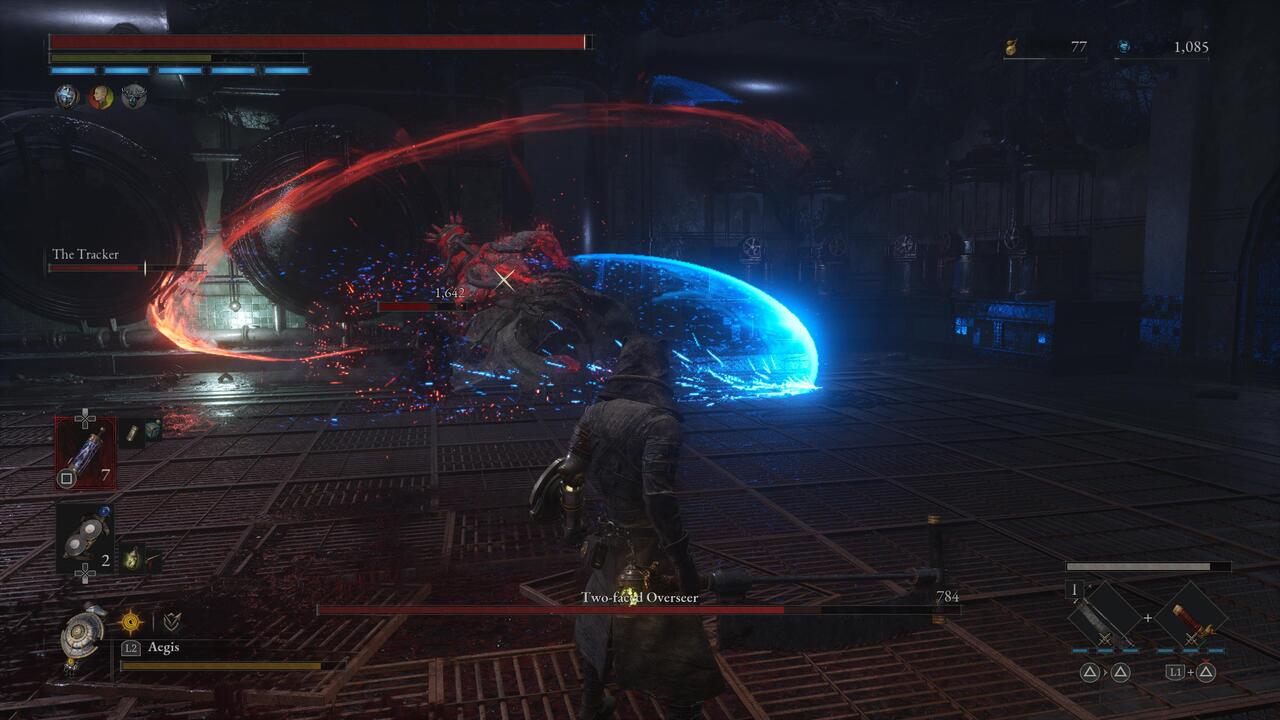Pick the yellow lantern item in lower belt

pos(132,559)
